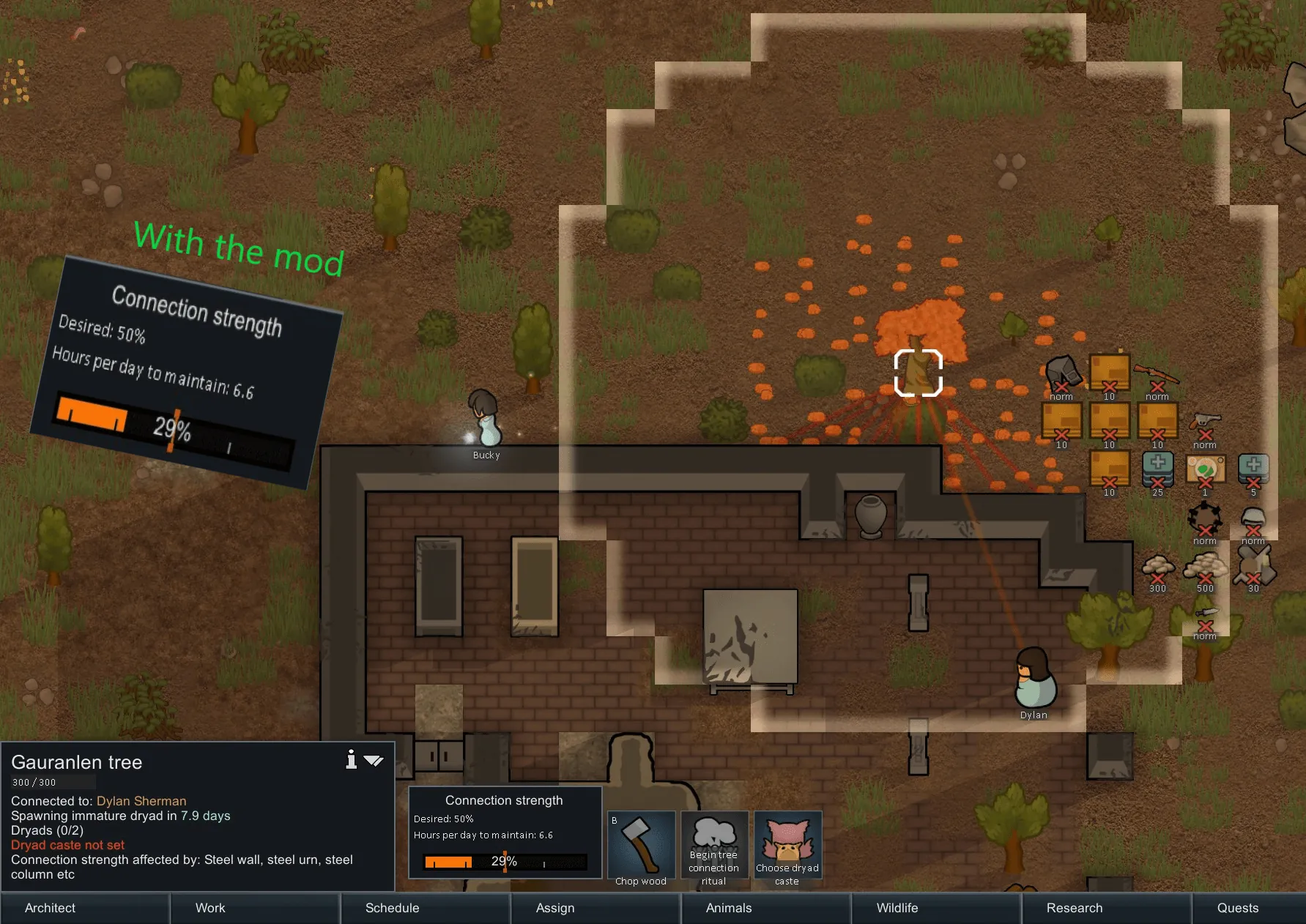Switch to the Schedule tab
Image resolution: width=1306 pixels, height=924 pixels.
click(x=392, y=908)
